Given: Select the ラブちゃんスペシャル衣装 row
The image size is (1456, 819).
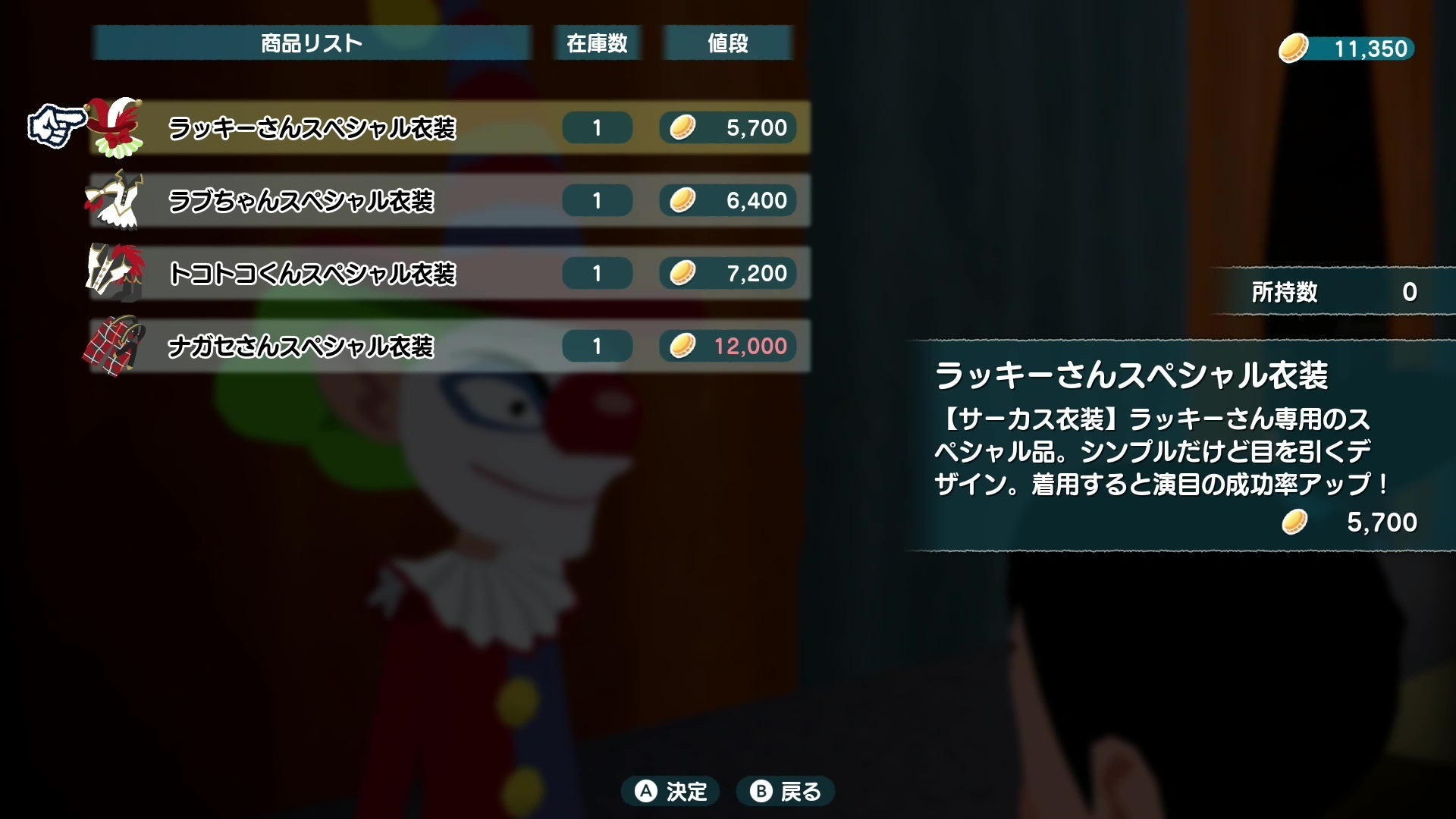Looking at the screenshot, I should click(x=303, y=200).
